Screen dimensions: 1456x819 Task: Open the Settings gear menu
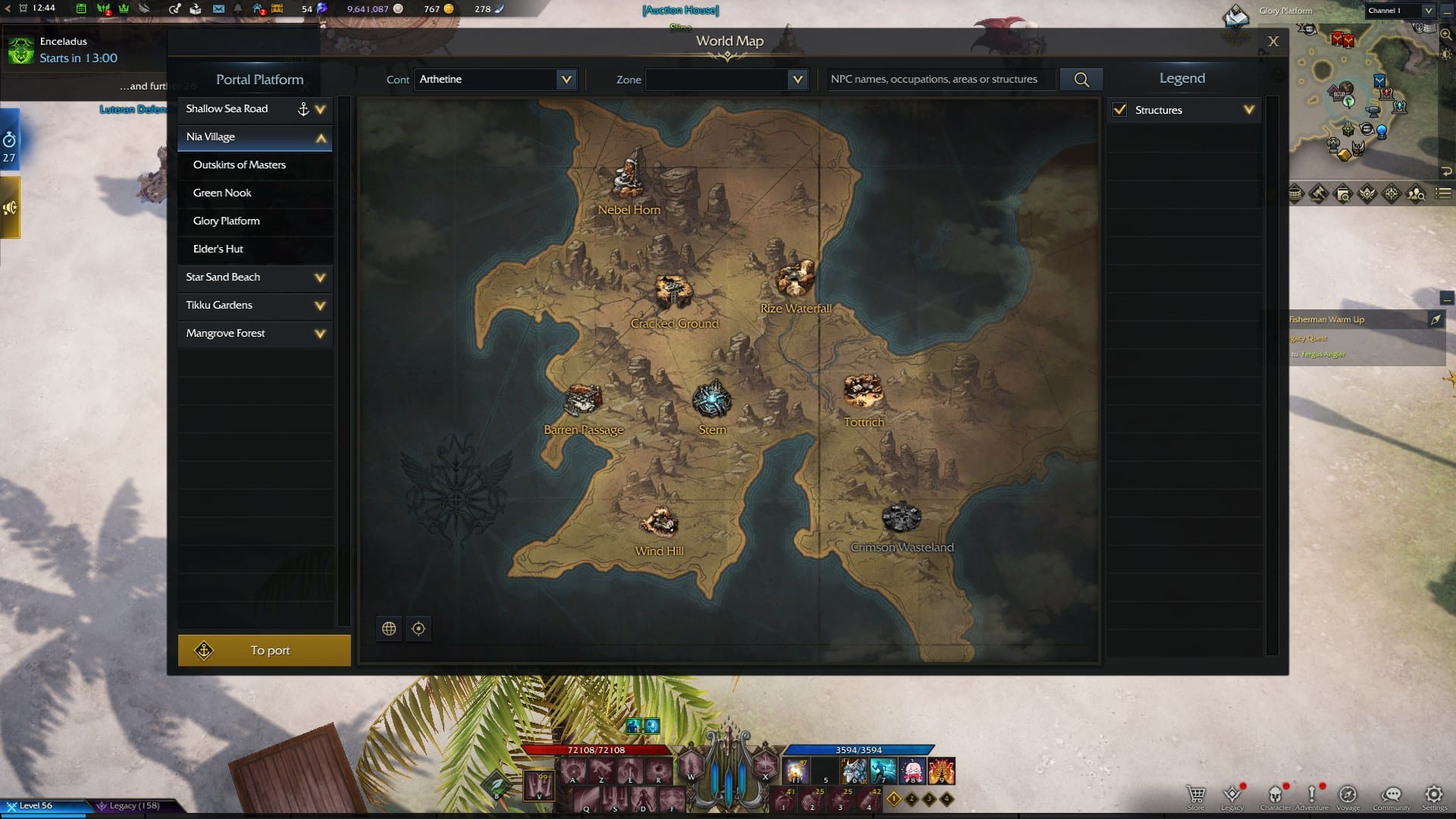tap(1433, 795)
